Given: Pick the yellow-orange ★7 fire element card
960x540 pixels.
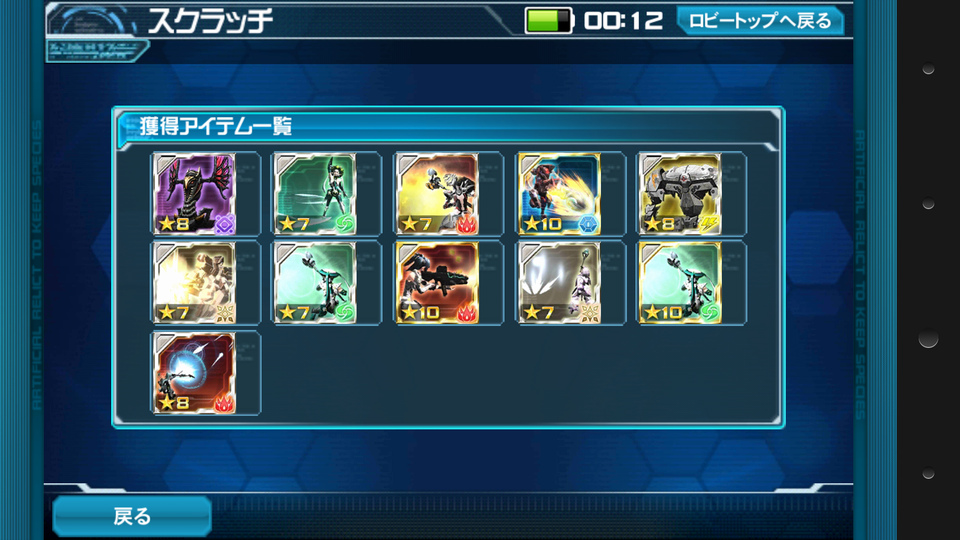Looking at the screenshot, I should pos(437,194).
